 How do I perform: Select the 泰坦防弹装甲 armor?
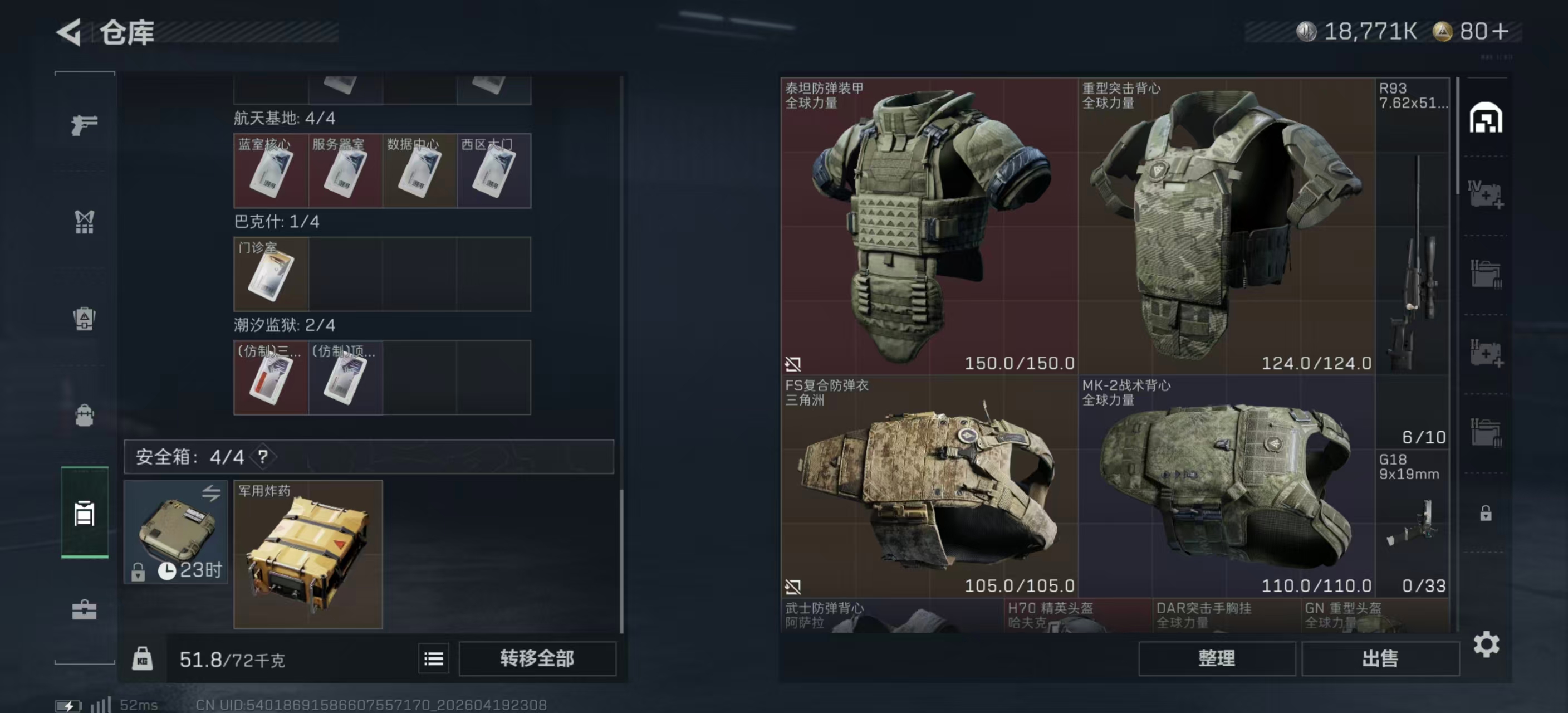[929, 225]
